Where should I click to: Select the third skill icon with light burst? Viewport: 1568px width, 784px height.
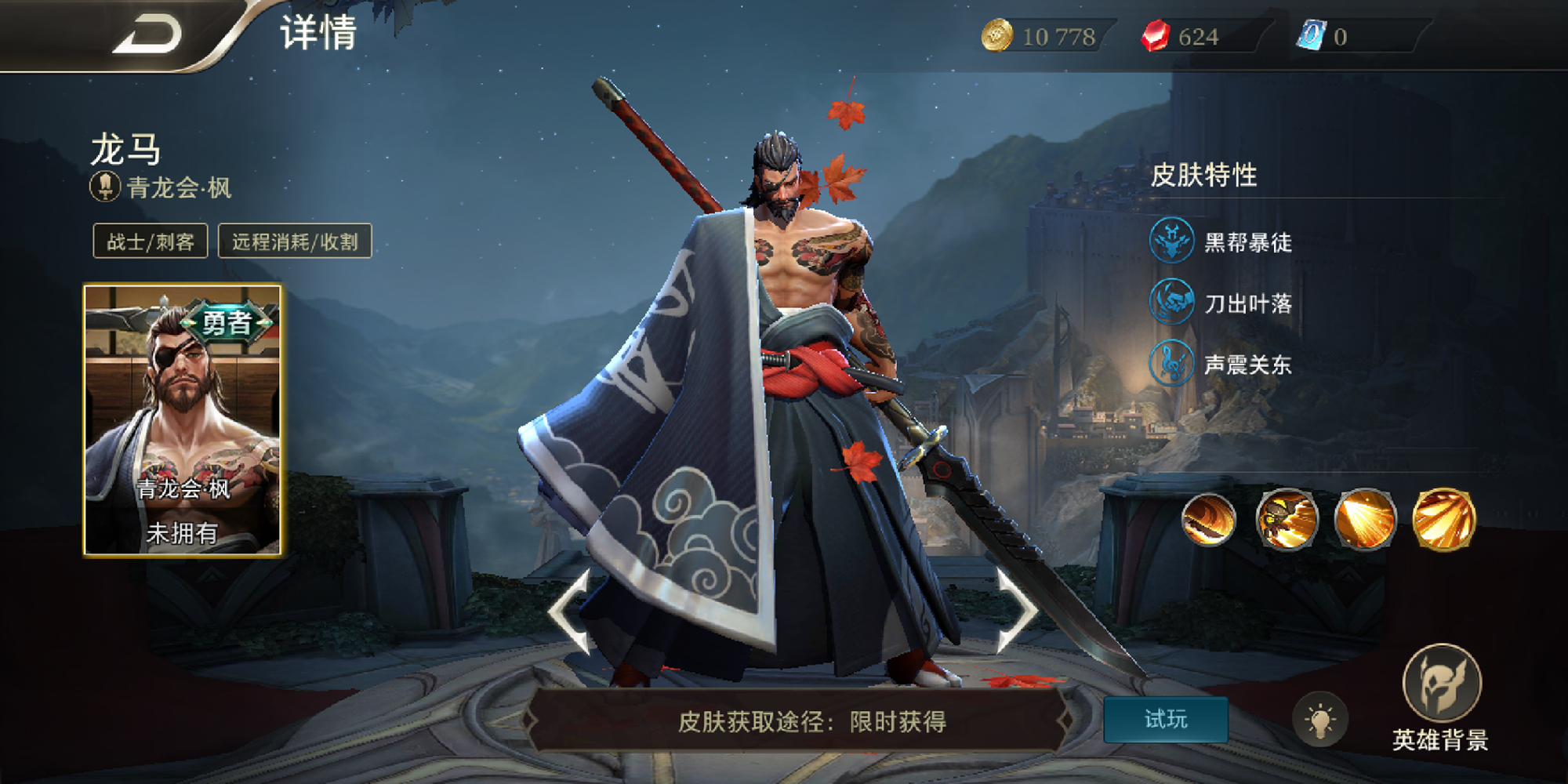tap(1365, 519)
